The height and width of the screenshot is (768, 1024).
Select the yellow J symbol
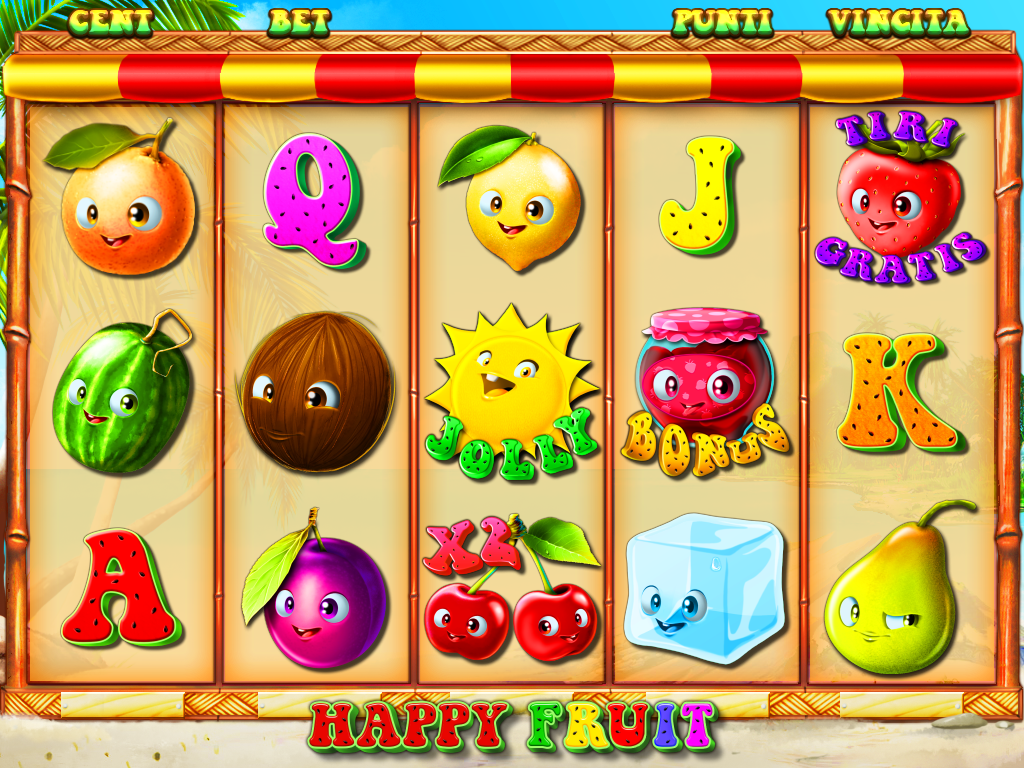click(701, 195)
